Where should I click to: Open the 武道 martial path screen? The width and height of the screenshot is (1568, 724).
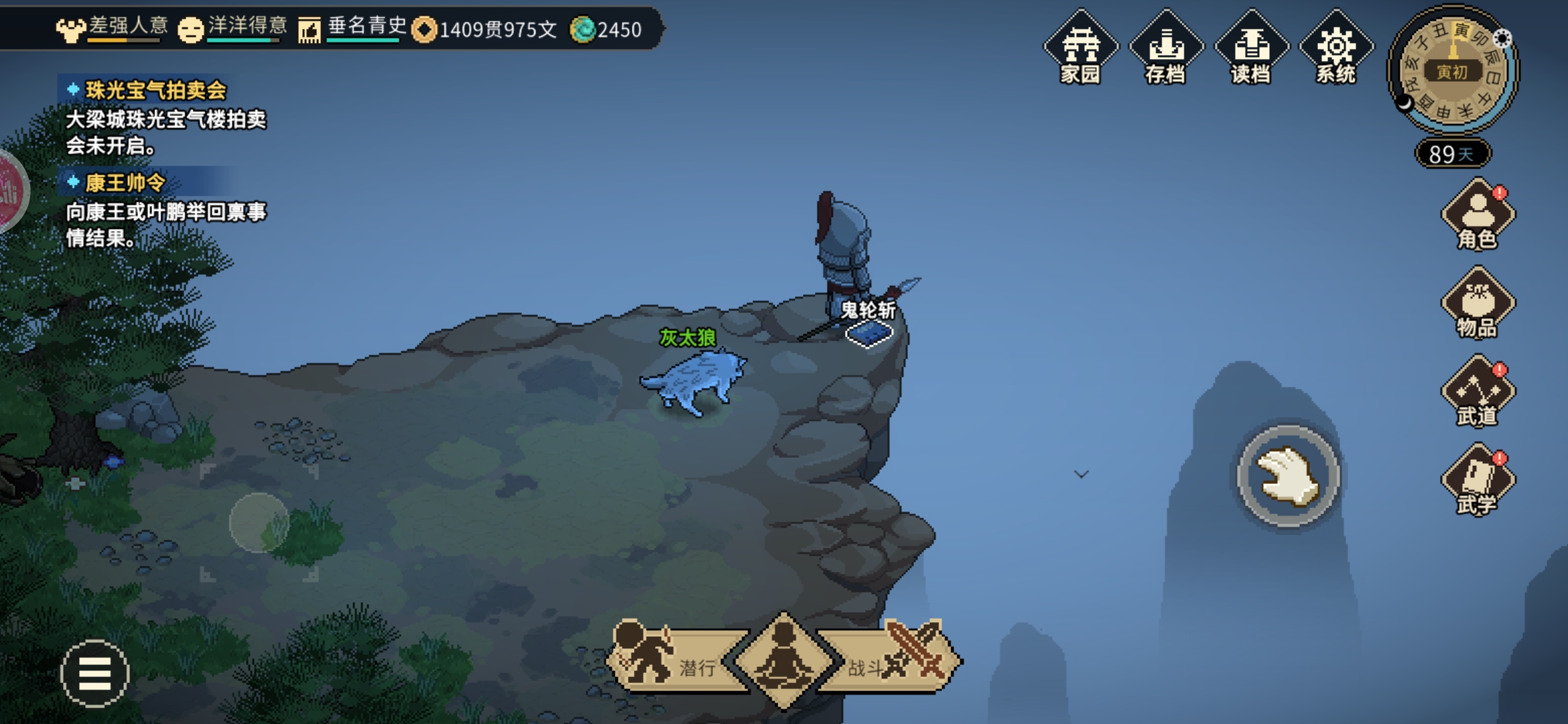tap(1478, 393)
